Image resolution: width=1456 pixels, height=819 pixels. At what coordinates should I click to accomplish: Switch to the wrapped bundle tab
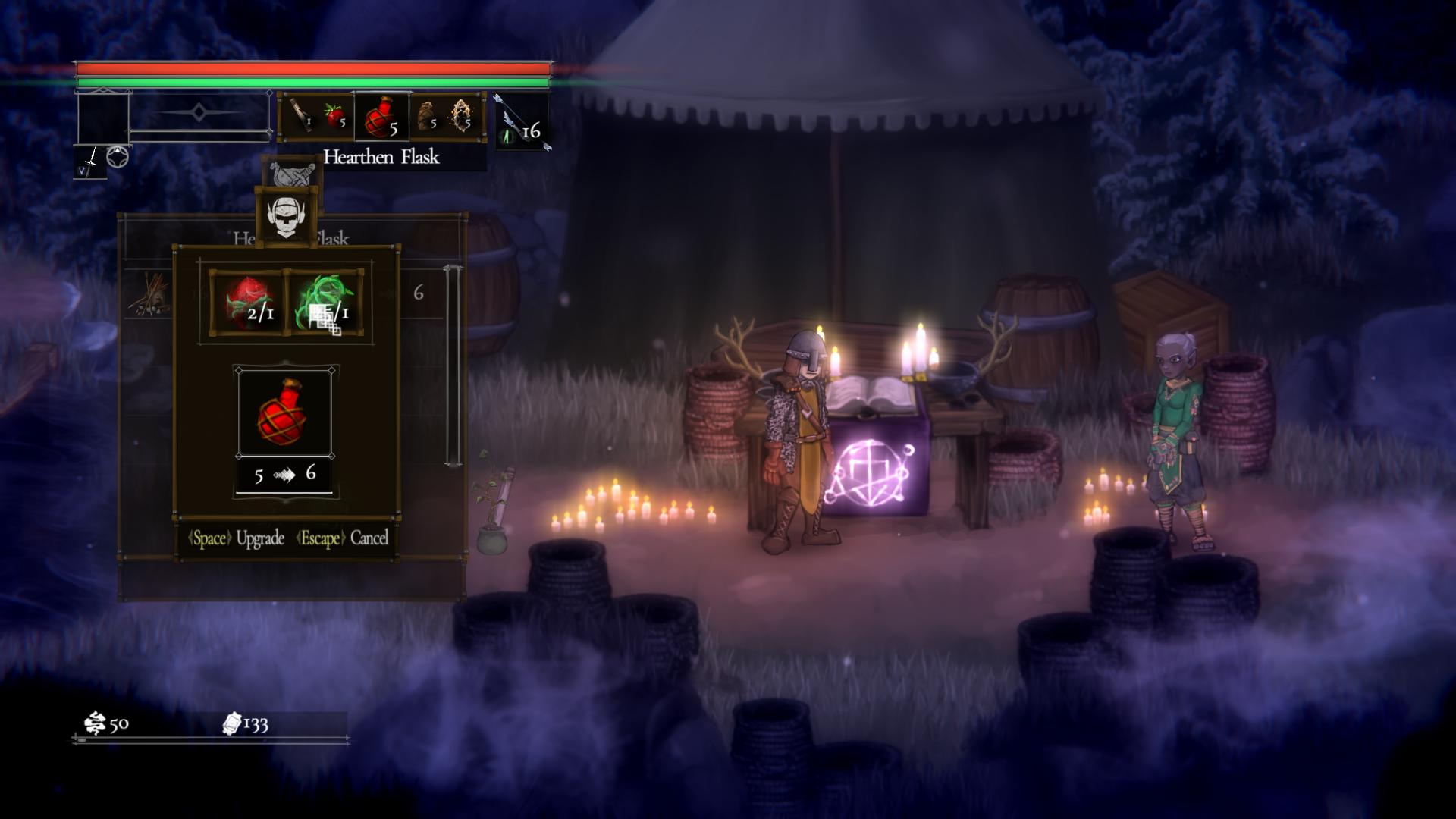(x=292, y=174)
